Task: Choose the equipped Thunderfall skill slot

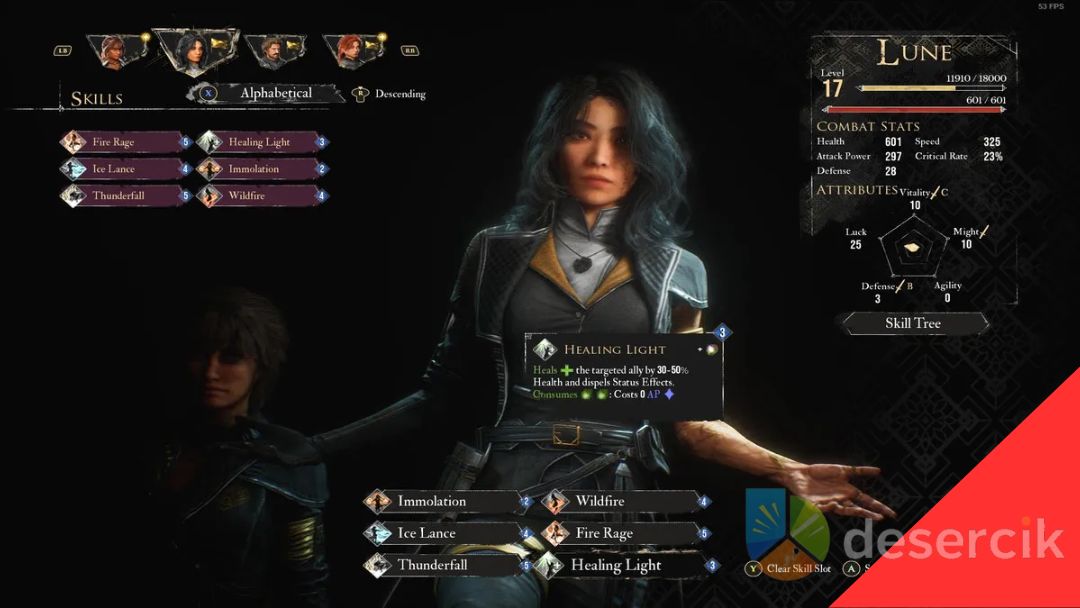Action: click(x=445, y=565)
